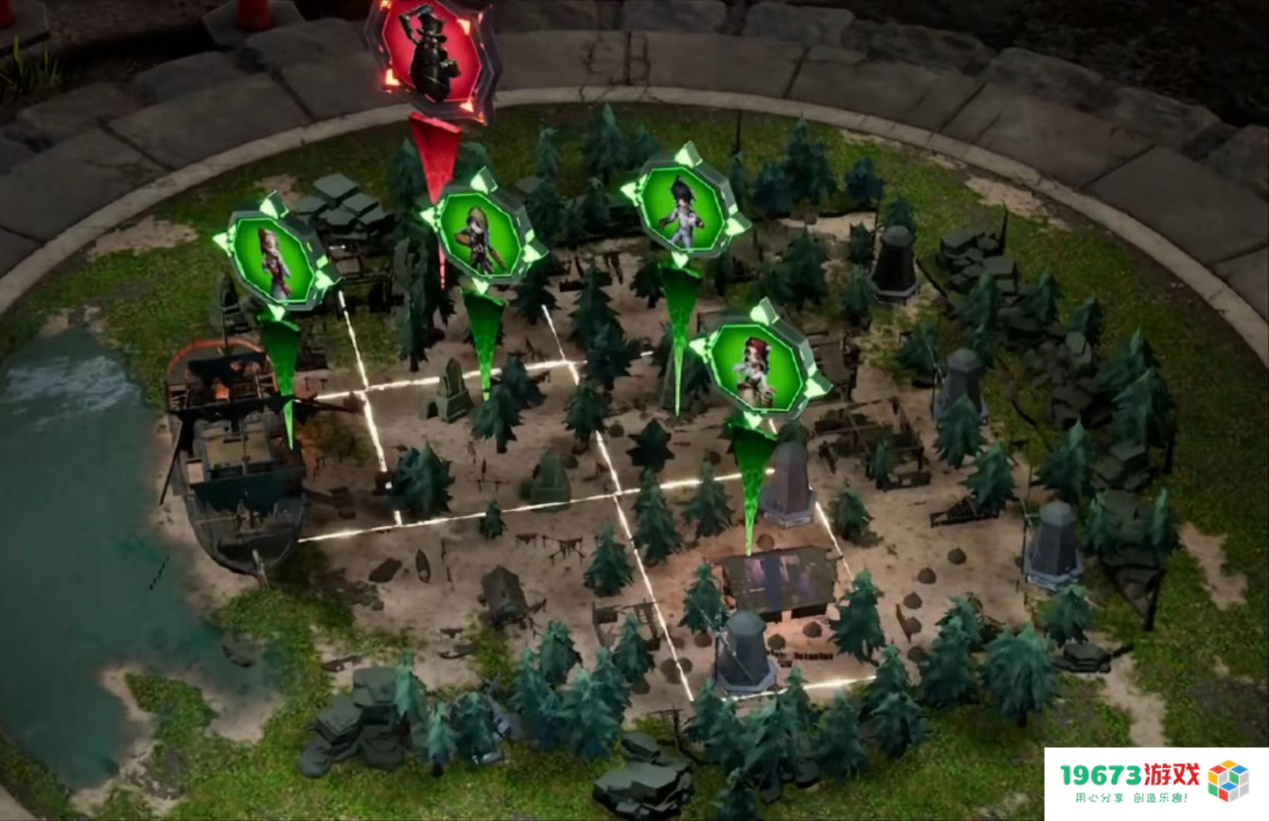This screenshot has width=1269, height=821.
Task: Choose the green marker with blonde survivor
Action: tap(480, 236)
